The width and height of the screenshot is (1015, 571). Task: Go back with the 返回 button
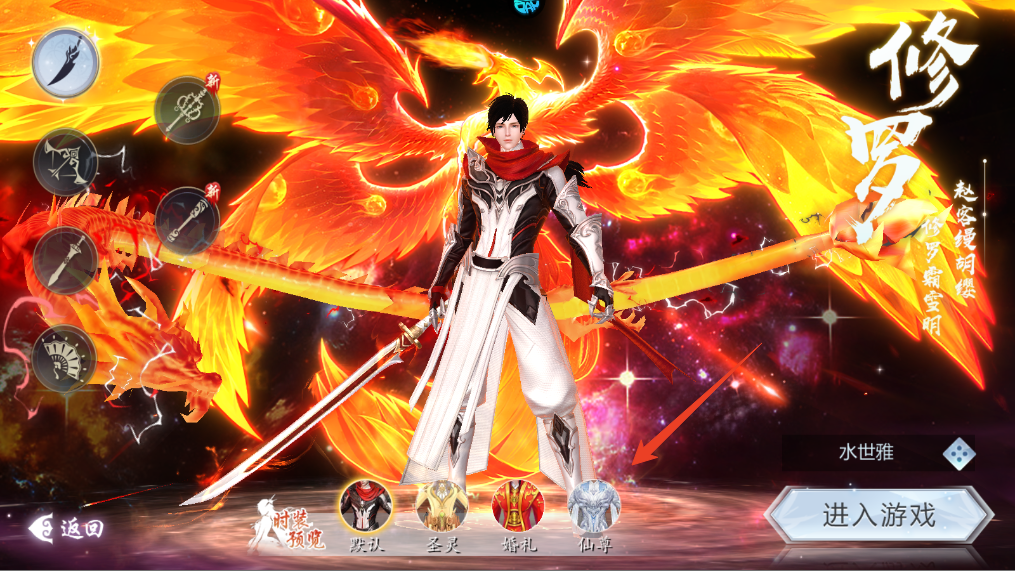pyautogui.click(x=68, y=528)
